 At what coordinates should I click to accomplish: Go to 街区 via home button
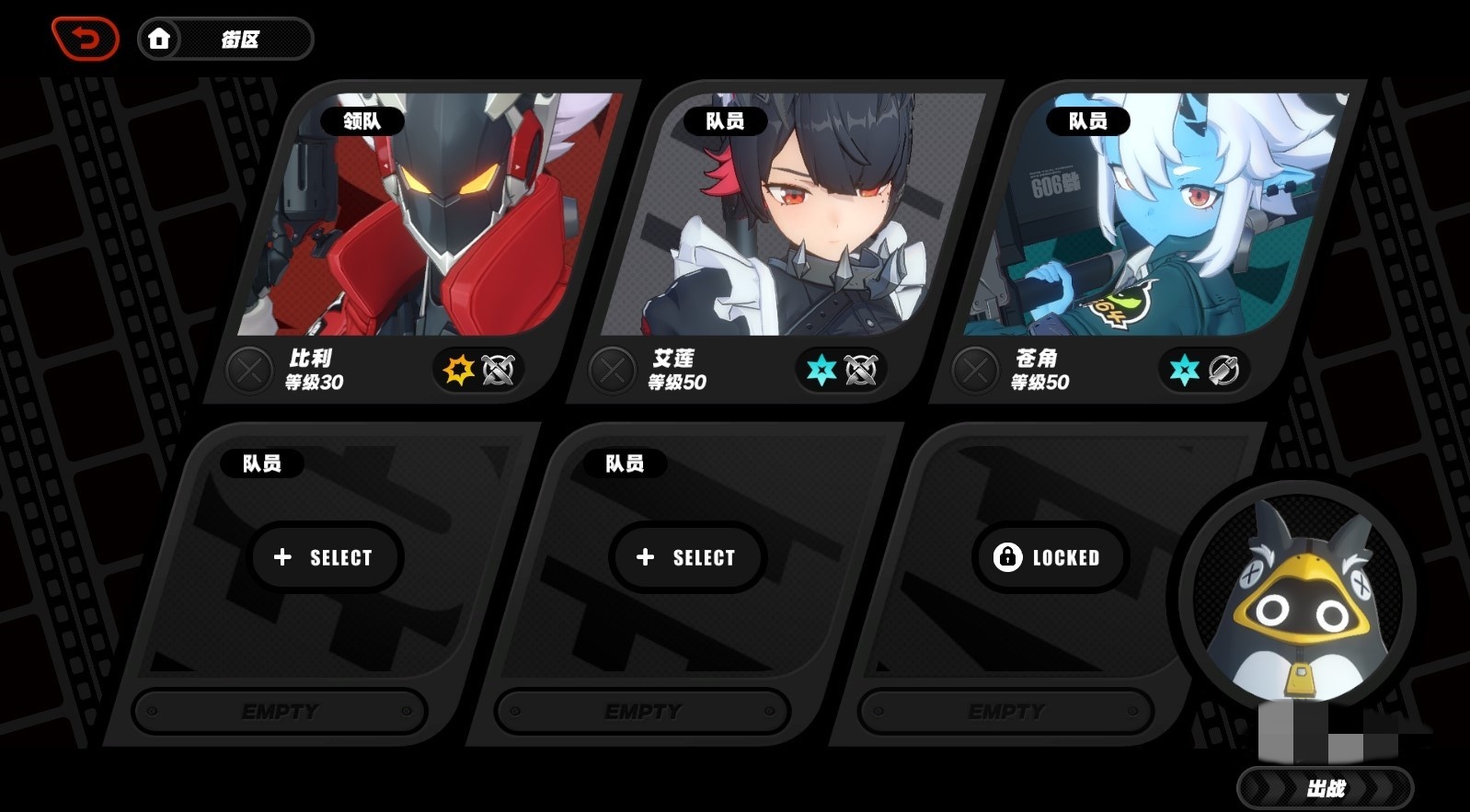[225, 39]
